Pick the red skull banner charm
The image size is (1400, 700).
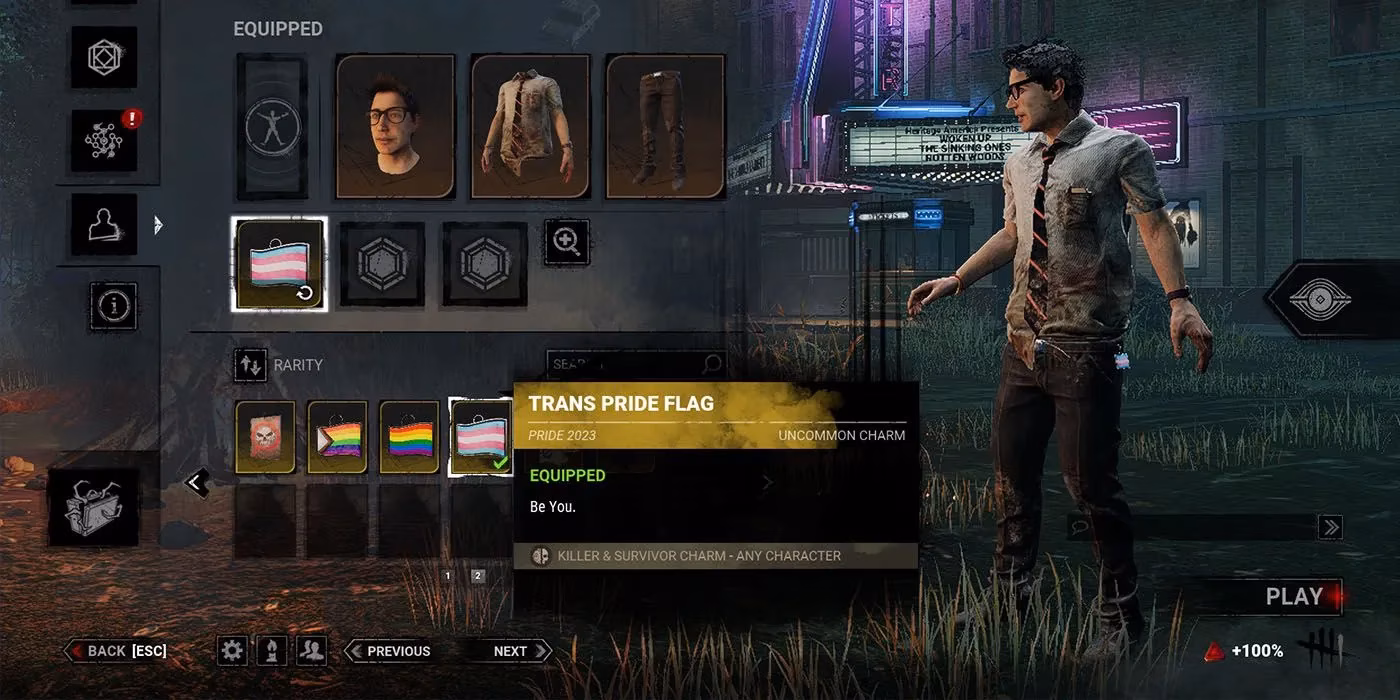point(265,437)
